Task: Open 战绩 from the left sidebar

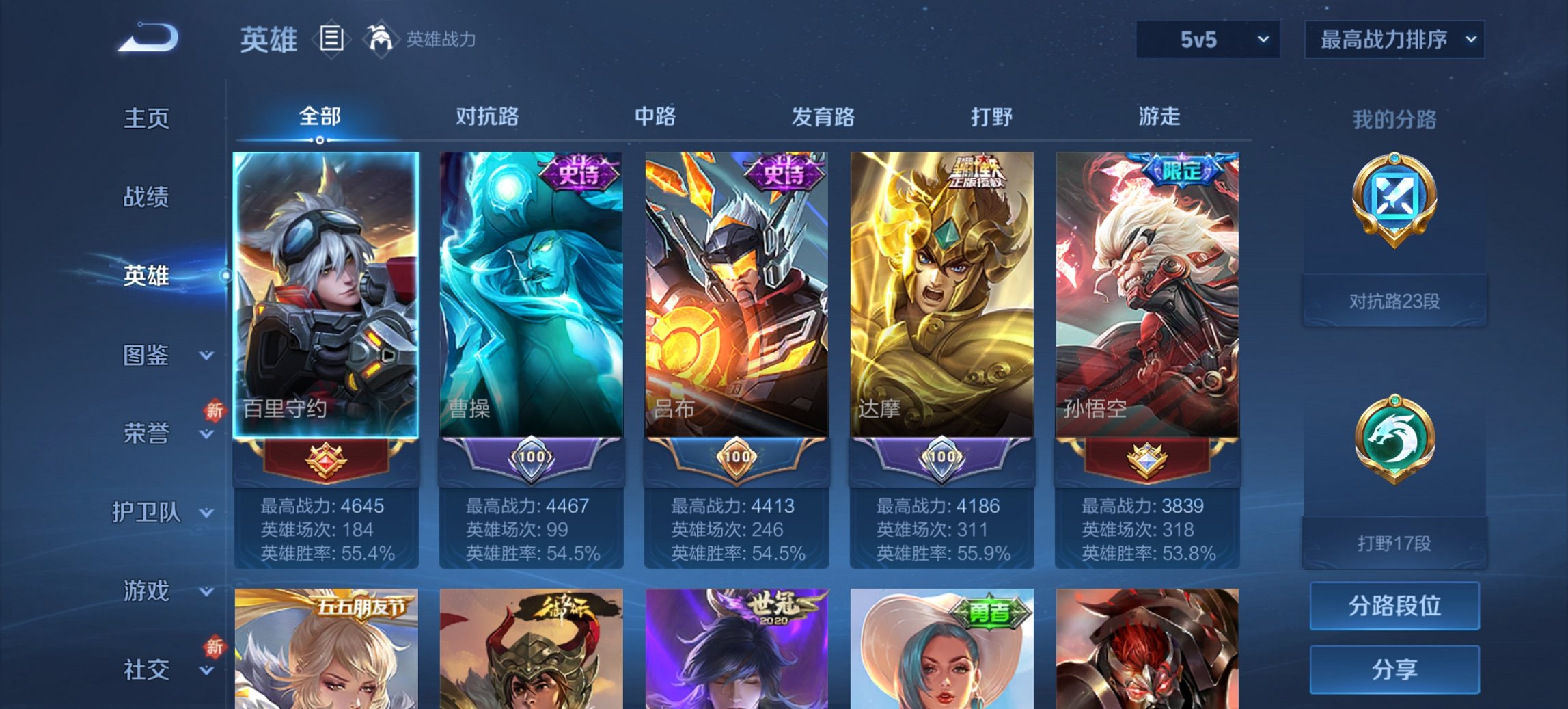Action: [x=147, y=197]
